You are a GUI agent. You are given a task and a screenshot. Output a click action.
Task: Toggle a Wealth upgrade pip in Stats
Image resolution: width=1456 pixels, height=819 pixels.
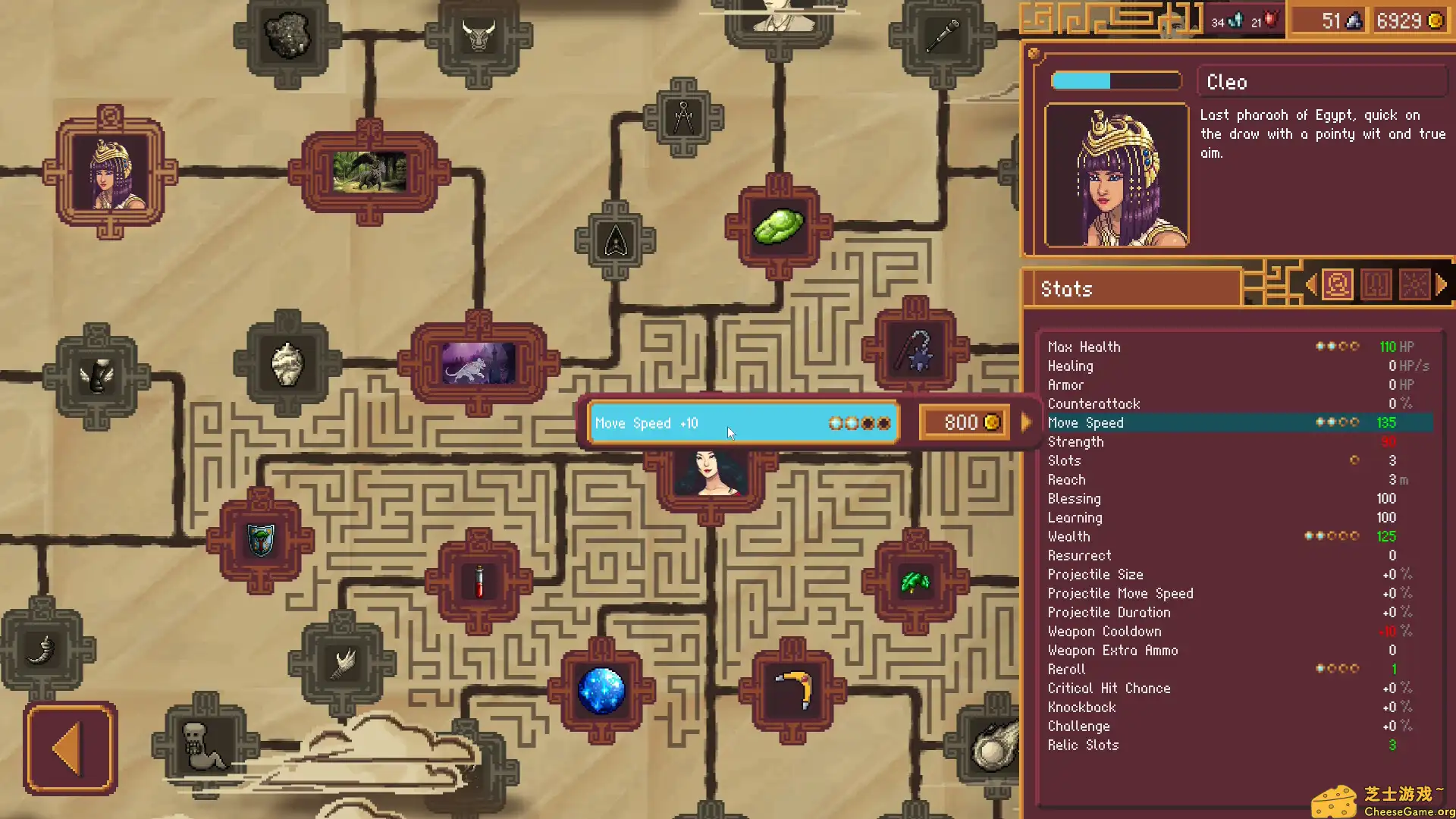point(1310,536)
